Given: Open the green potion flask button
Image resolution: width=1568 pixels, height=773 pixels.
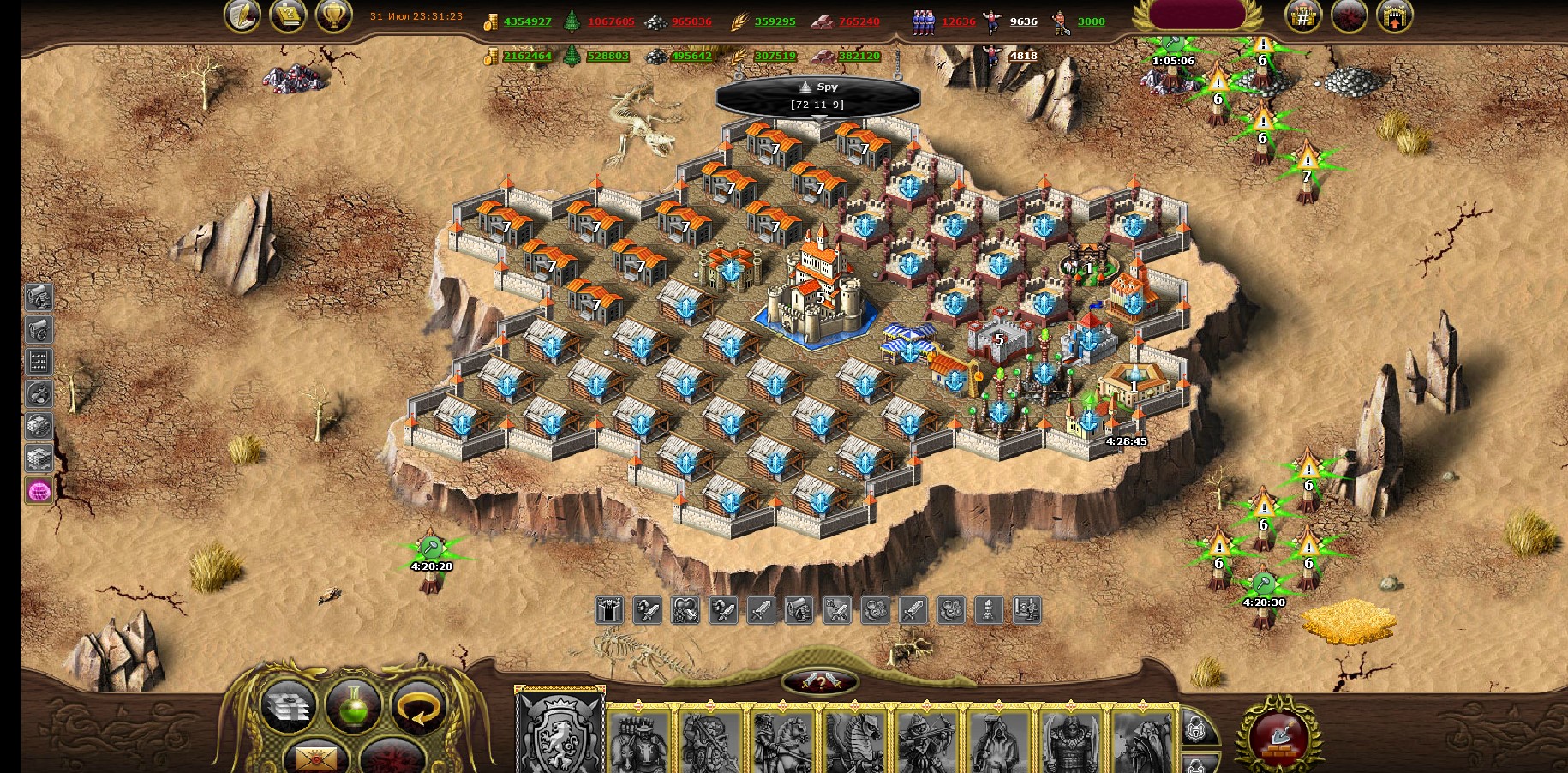Looking at the screenshot, I should [353, 706].
